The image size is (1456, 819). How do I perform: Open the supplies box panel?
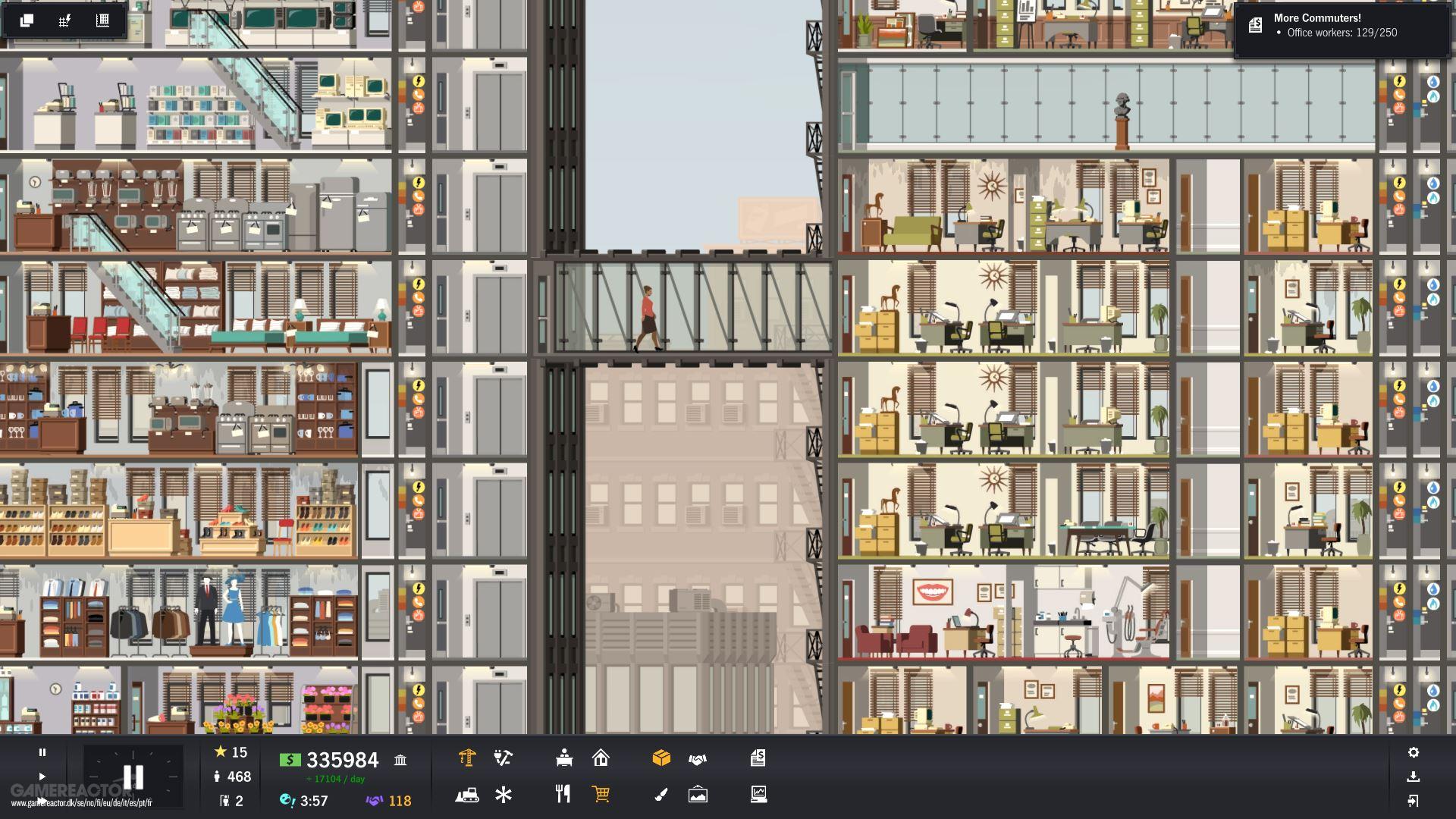click(x=661, y=758)
